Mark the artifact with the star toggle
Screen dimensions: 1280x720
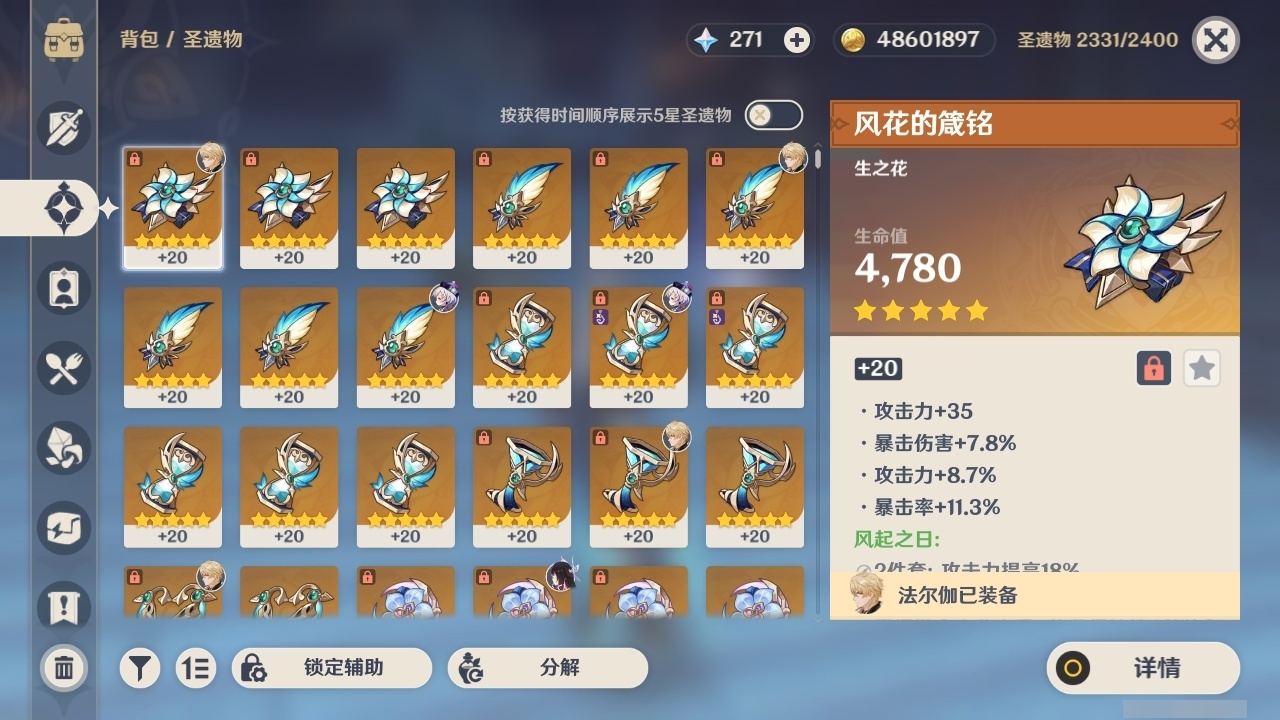(x=1201, y=368)
